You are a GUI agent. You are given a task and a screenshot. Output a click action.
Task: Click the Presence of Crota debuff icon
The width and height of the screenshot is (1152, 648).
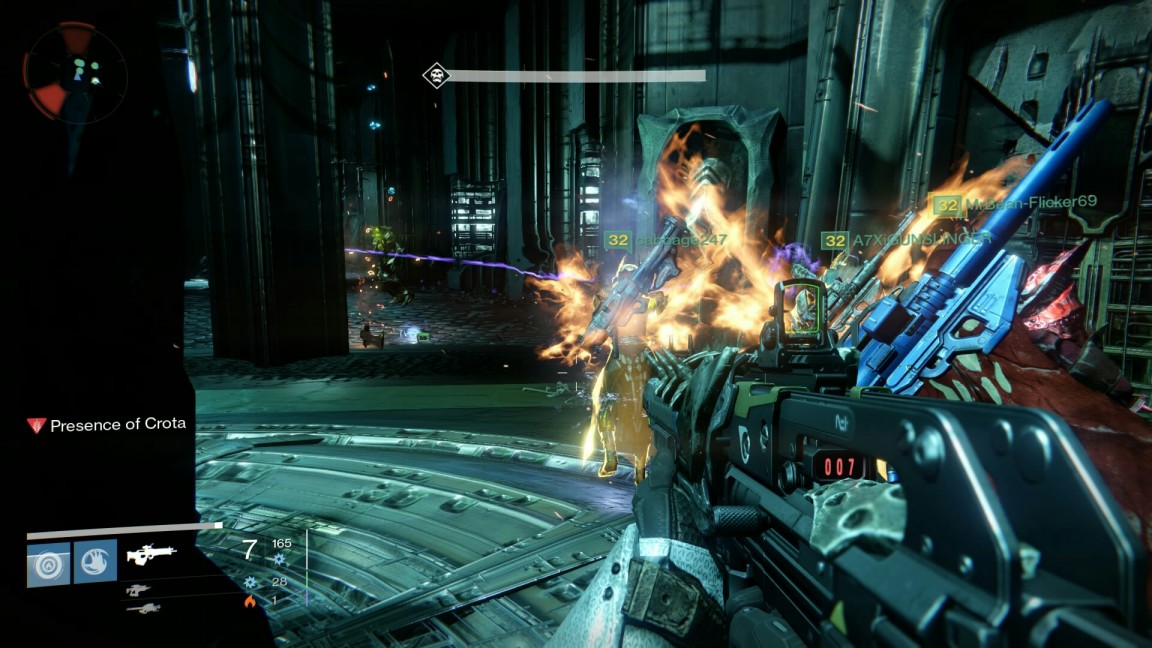click(36, 425)
